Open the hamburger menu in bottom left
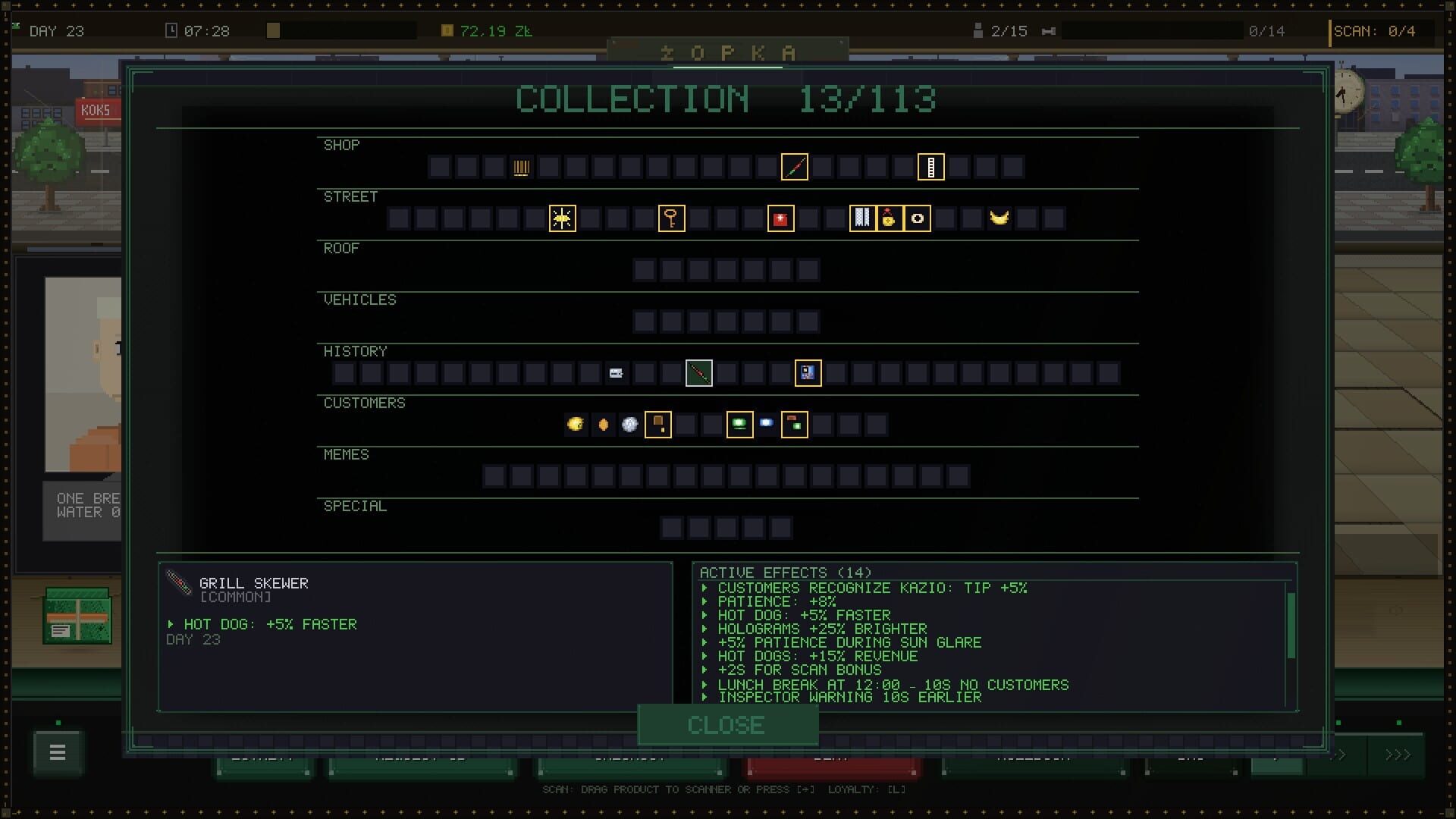The width and height of the screenshot is (1456, 819). coord(56,752)
